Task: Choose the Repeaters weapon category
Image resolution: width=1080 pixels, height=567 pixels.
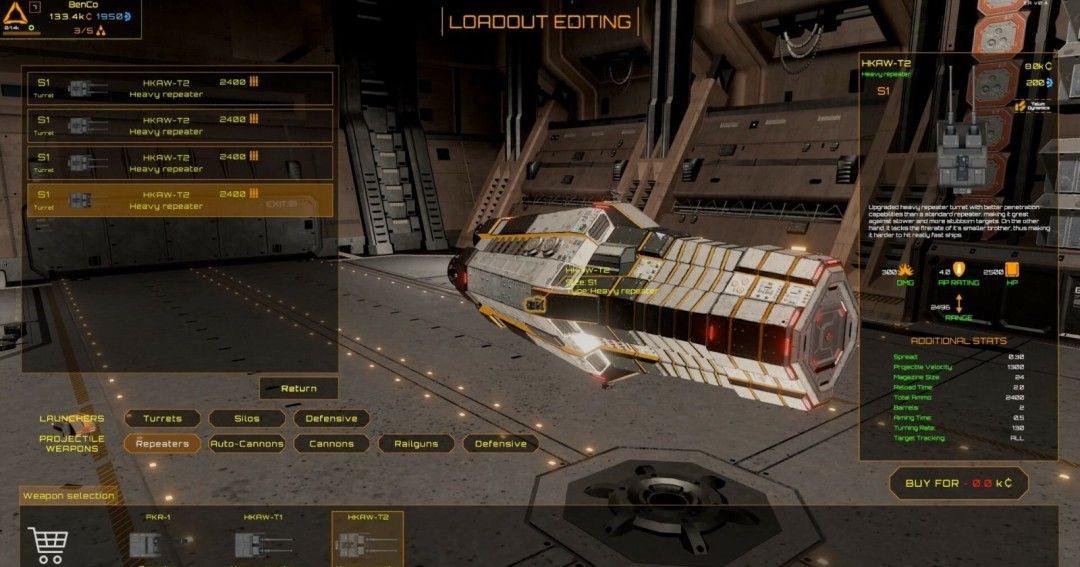Action: click(162, 443)
